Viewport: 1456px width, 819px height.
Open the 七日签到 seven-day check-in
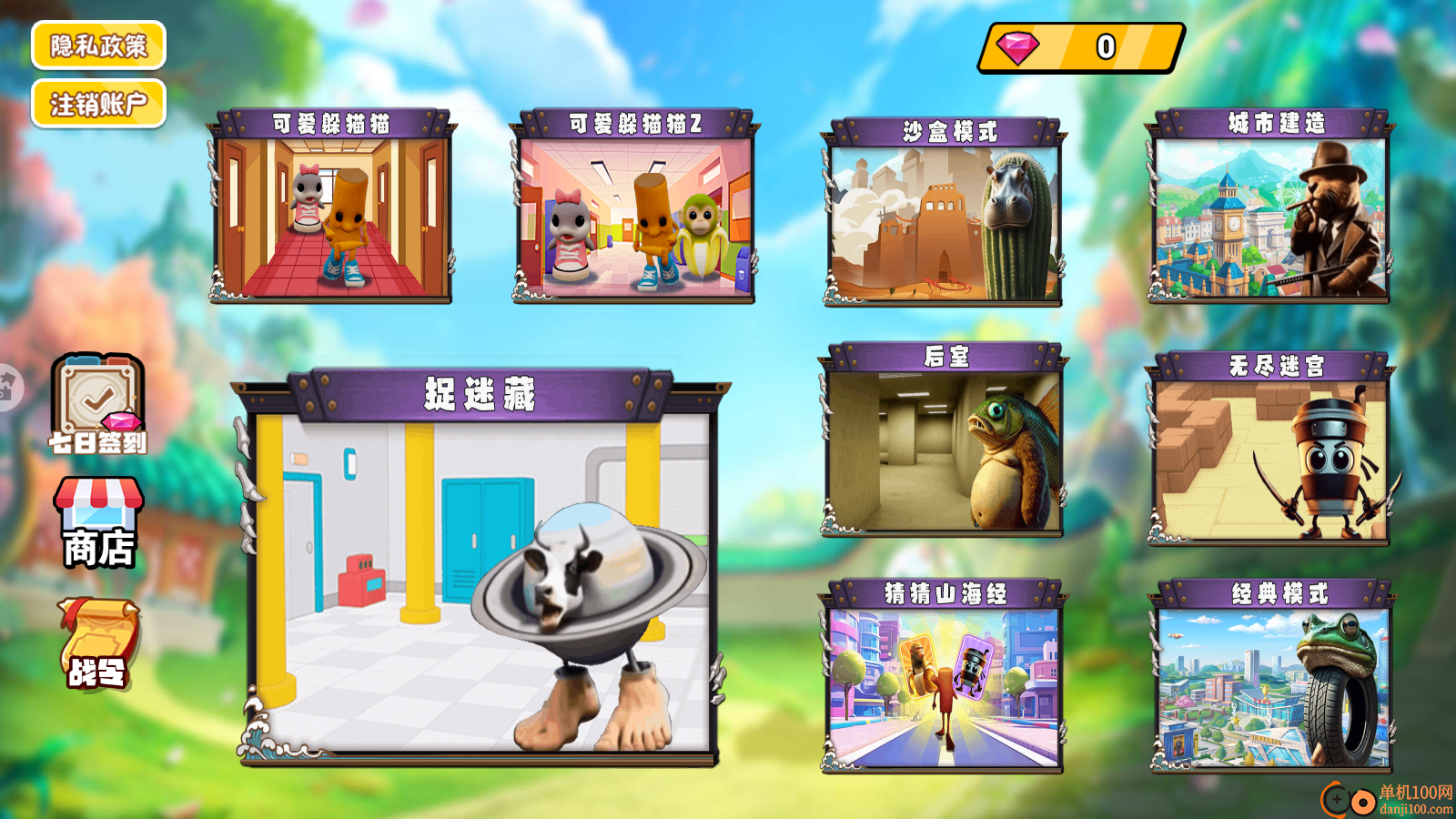coord(97,404)
